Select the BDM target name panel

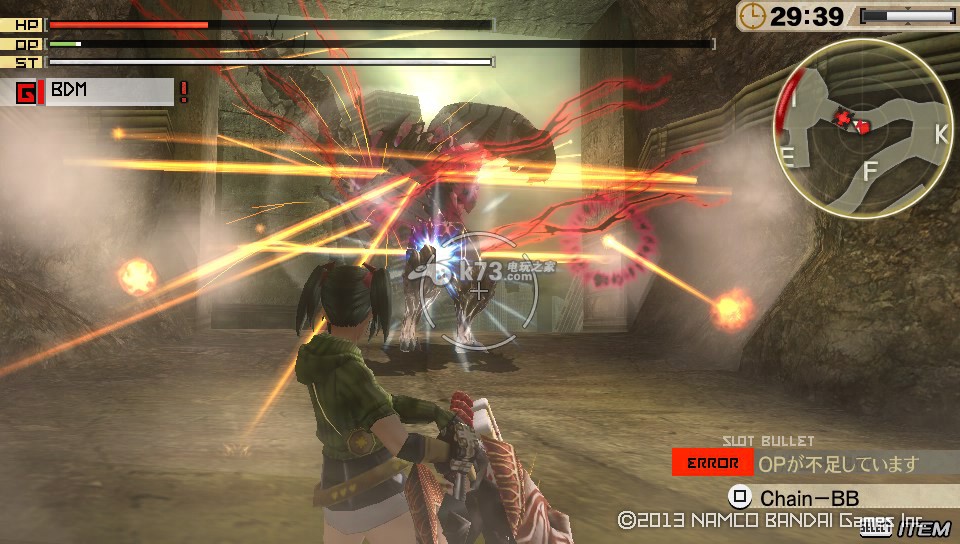point(108,91)
